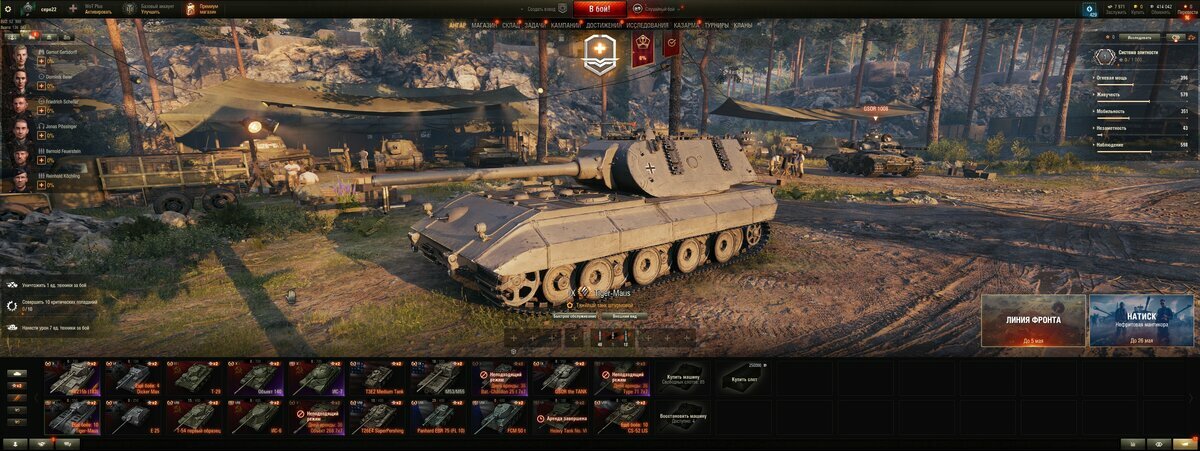
Task: Open the МАГАЗИН (Store) tab
Action: (x=483, y=24)
